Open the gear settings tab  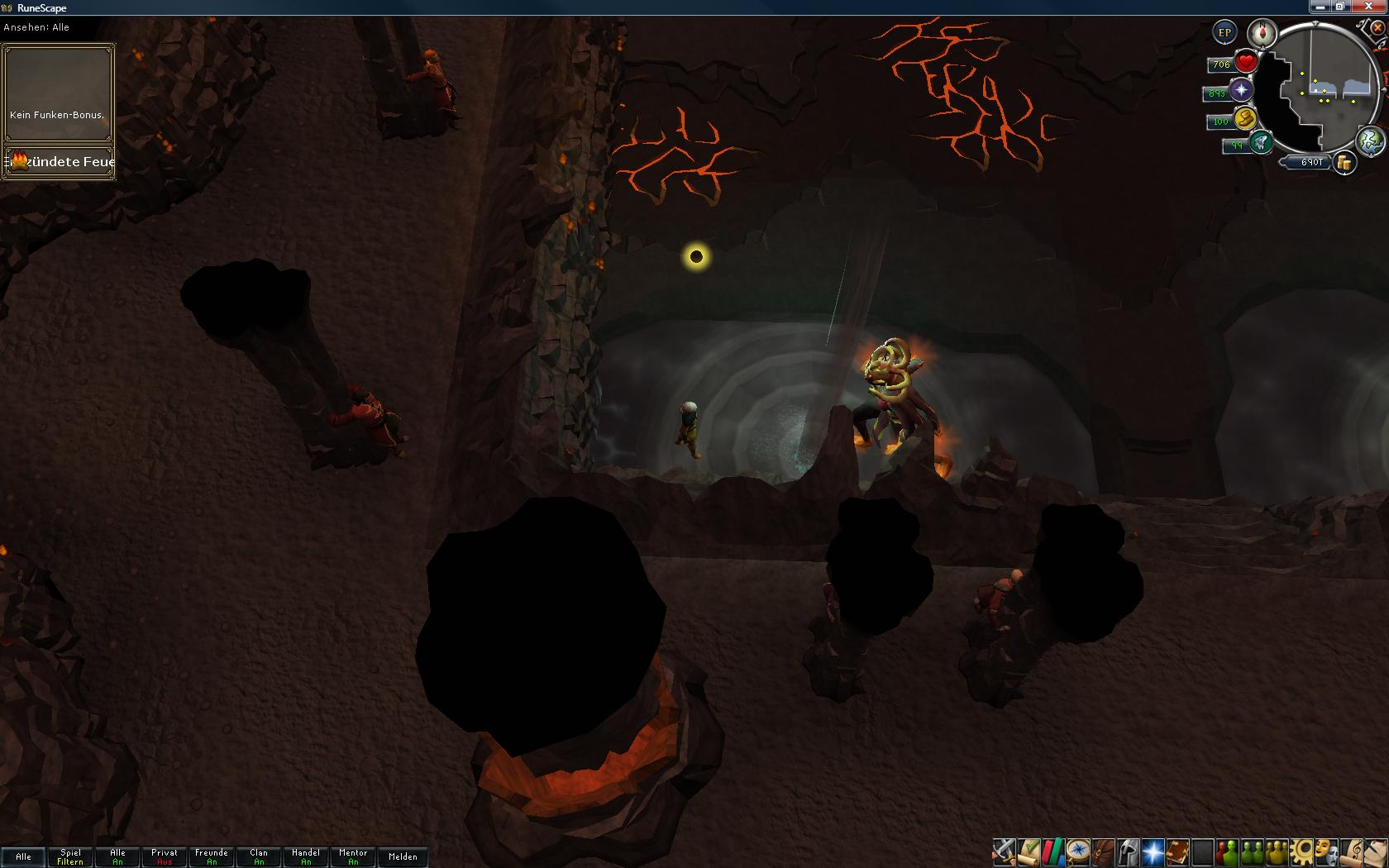coord(1302,851)
